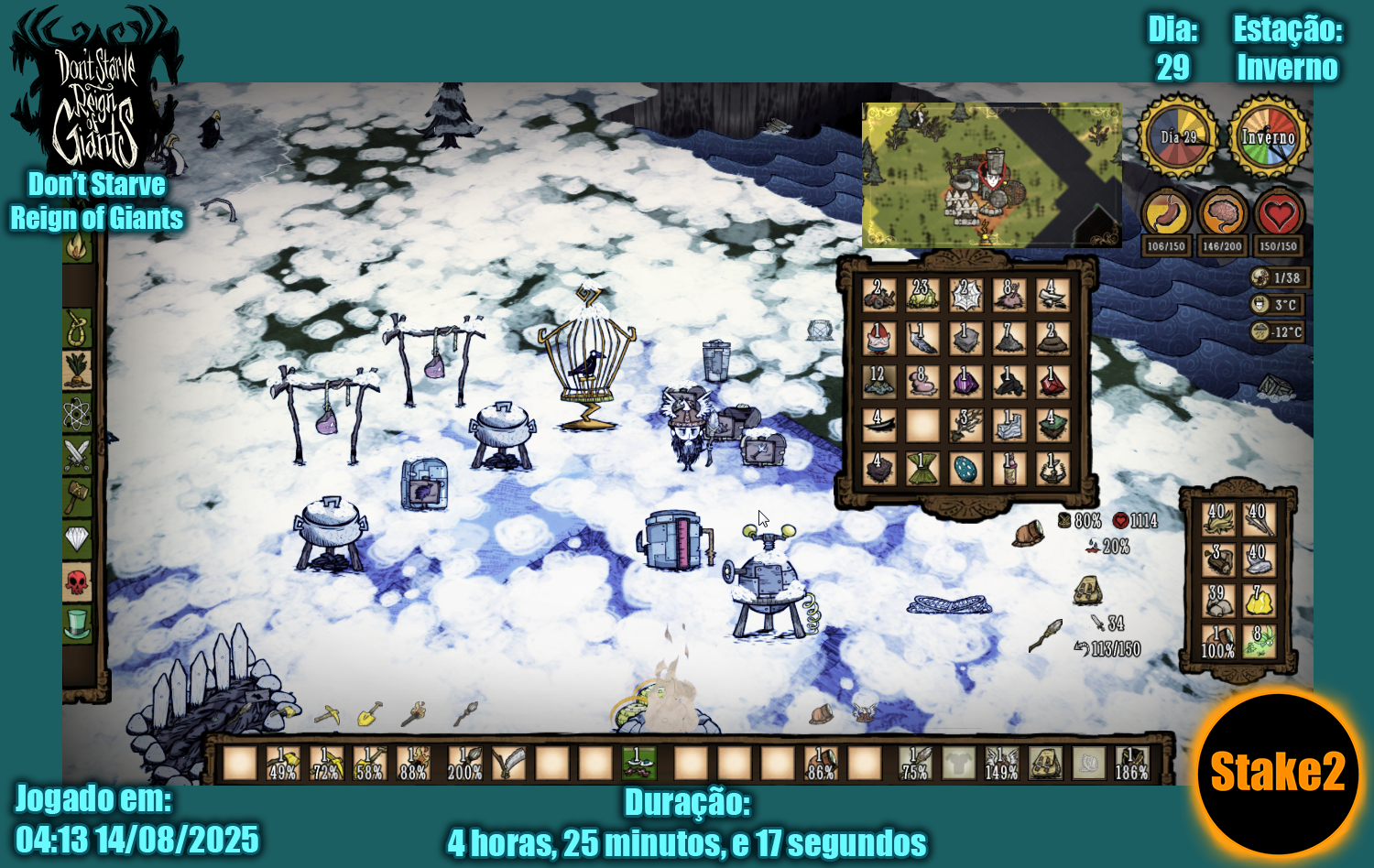1374x868 pixels.
Task: Select the gold nugget stack of 7
Action: point(1259,602)
